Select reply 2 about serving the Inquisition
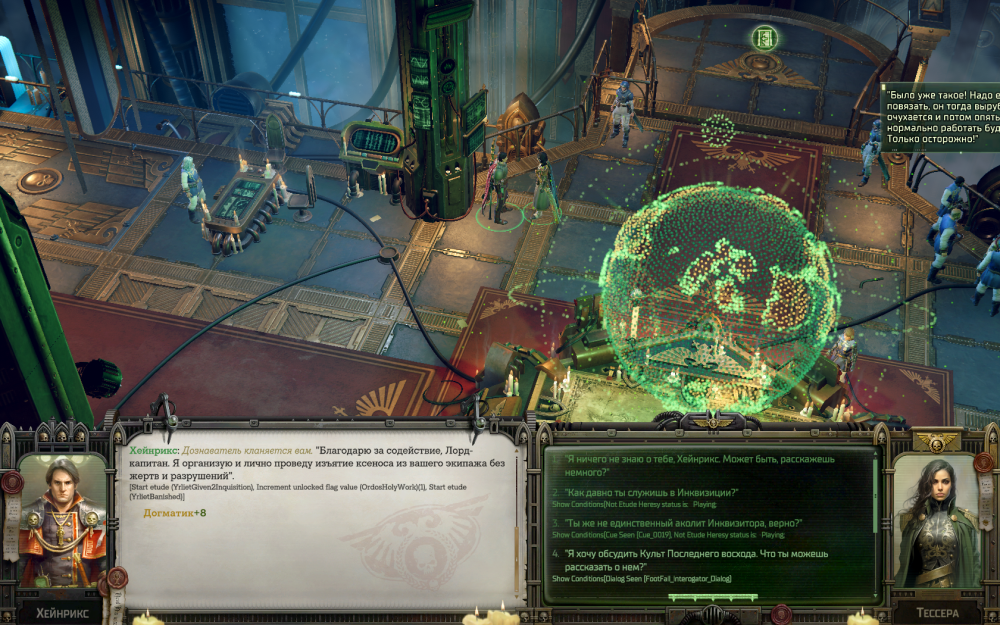Screen dimensions: 1000x625 (x=650, y=492)
